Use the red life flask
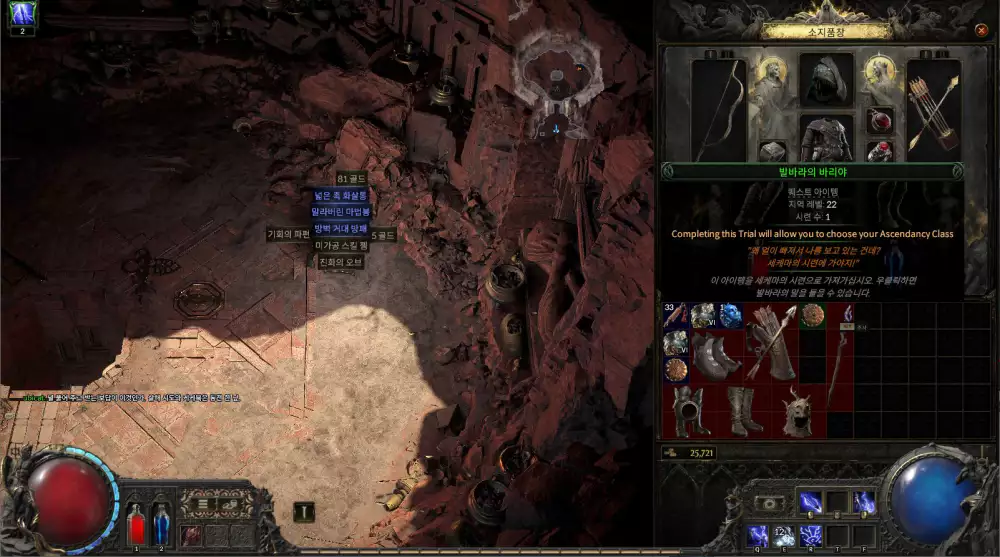The height and width of the screenshot is (557, 1000). click(x=137, y=525)
